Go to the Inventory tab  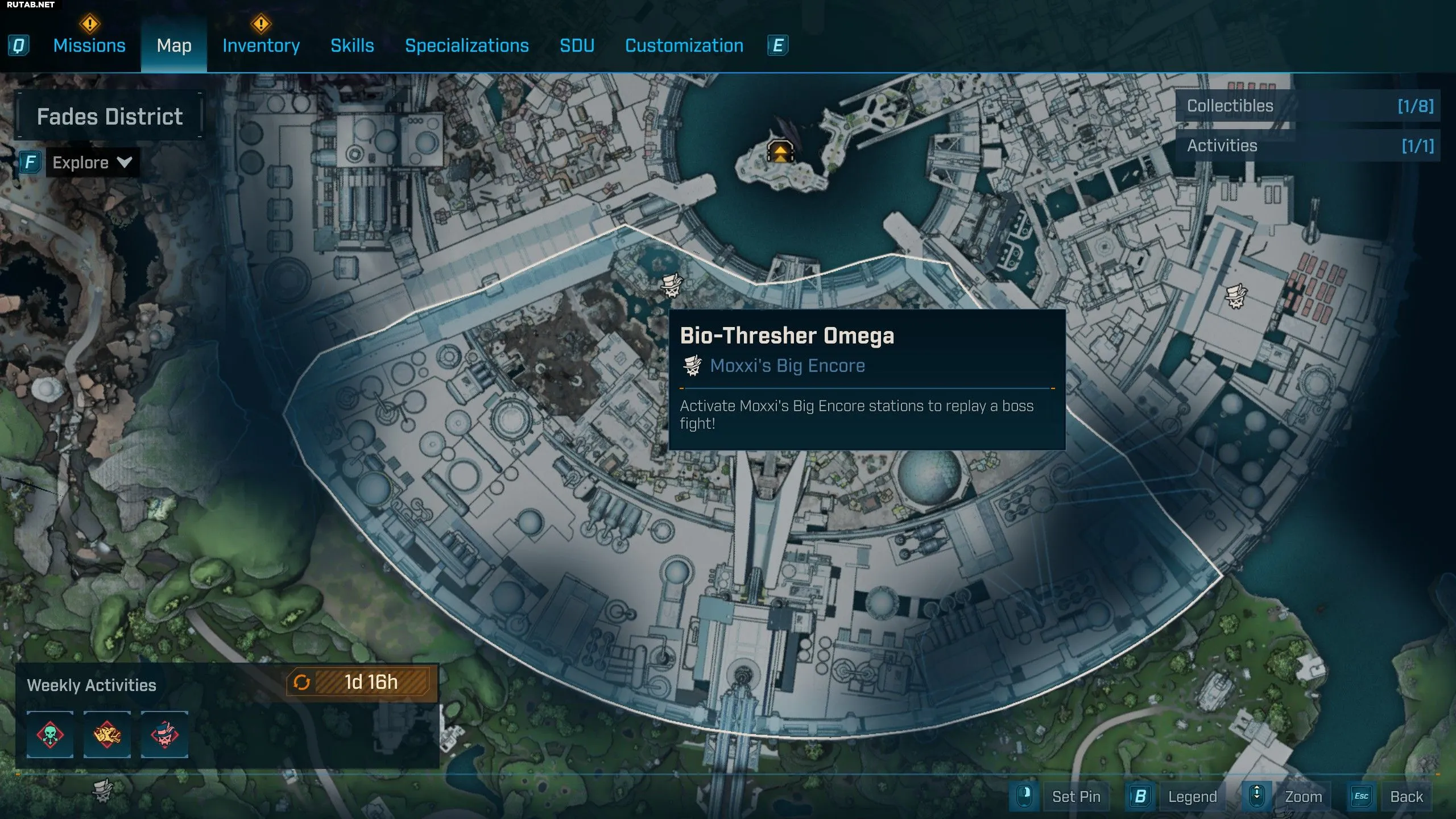click(x=261, y=45)
